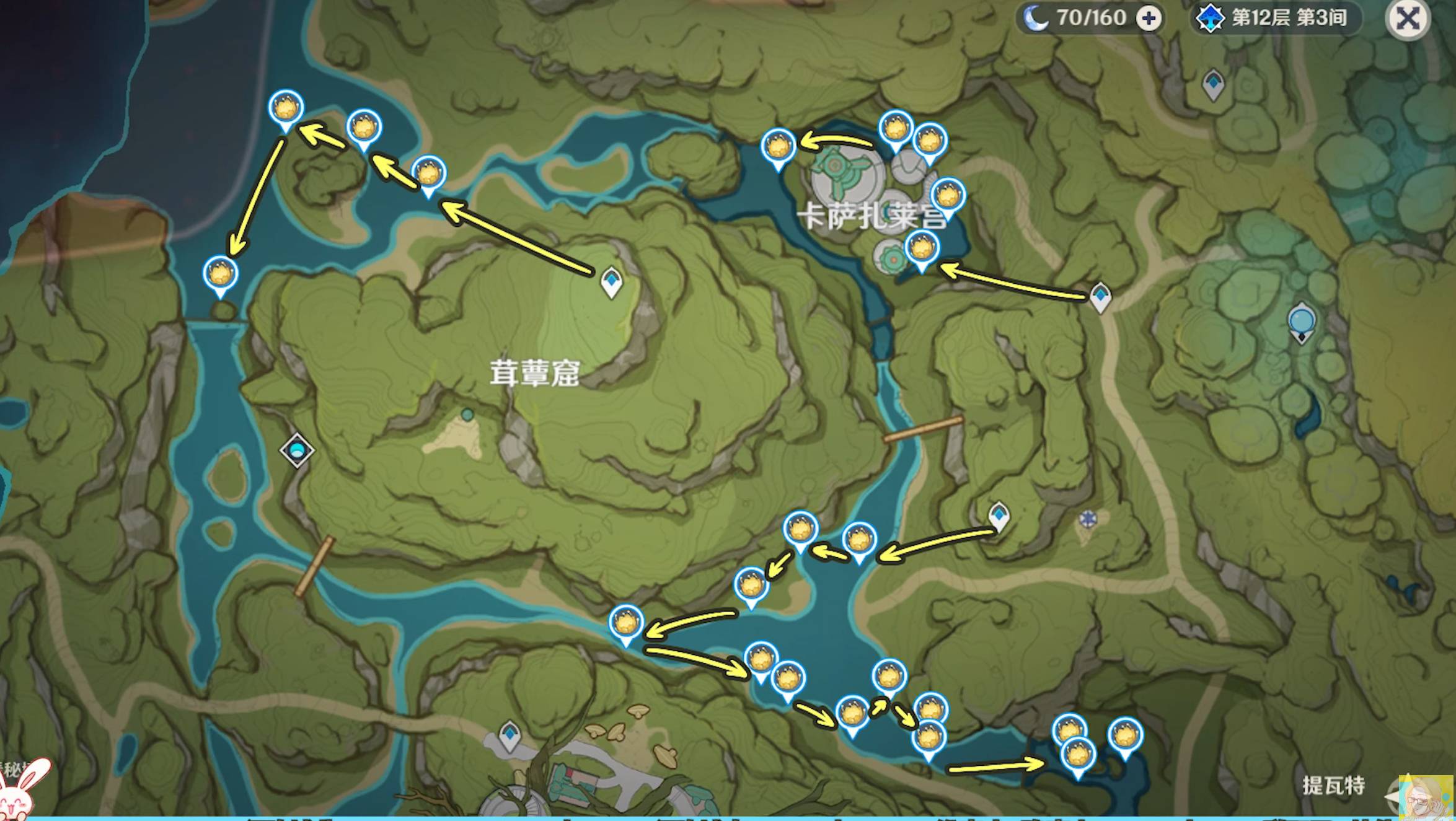Viewport: 1456px width, 821px height.
Task: Open the Spiral Abyss 第12层 第3间 progress
Action: tap(1277, 19)
